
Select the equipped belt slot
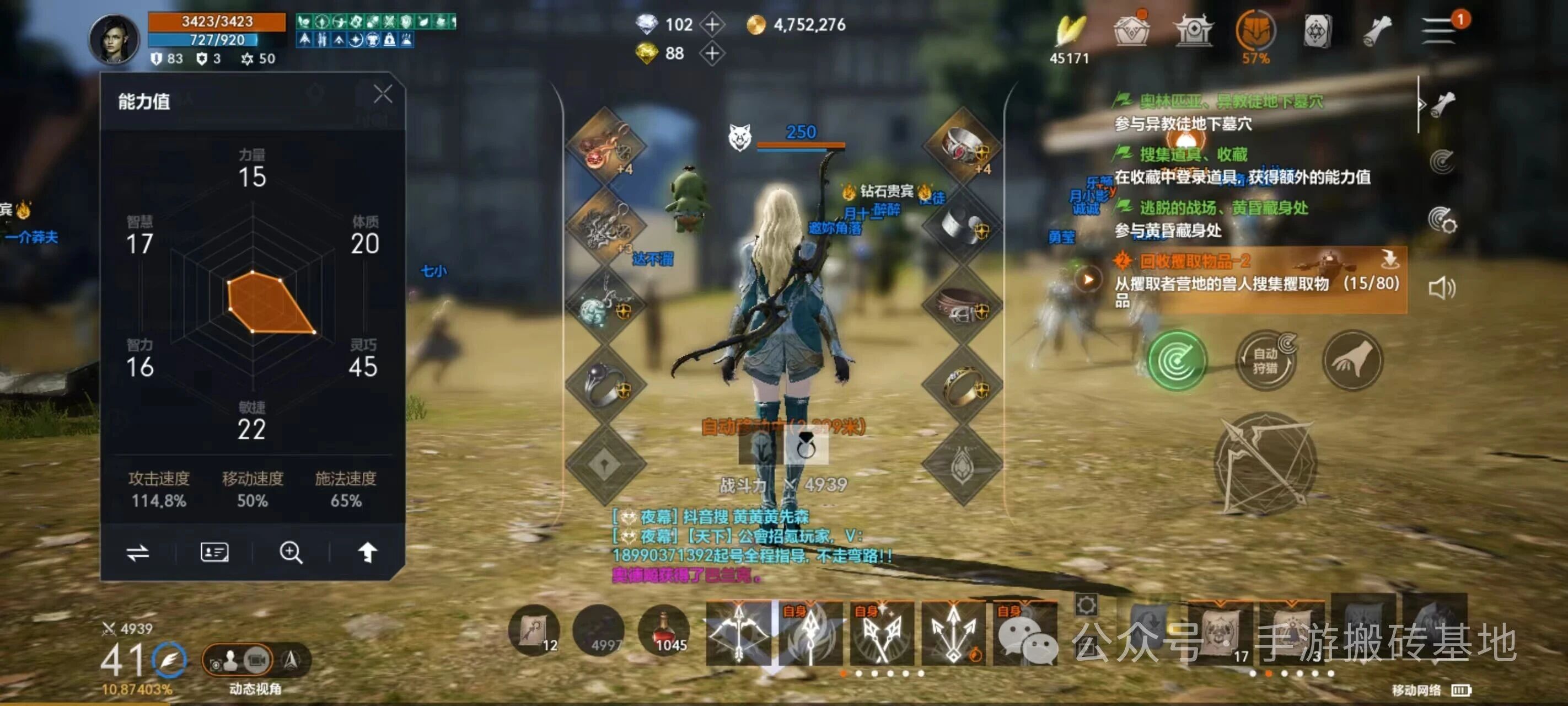[x=962, y=304]
